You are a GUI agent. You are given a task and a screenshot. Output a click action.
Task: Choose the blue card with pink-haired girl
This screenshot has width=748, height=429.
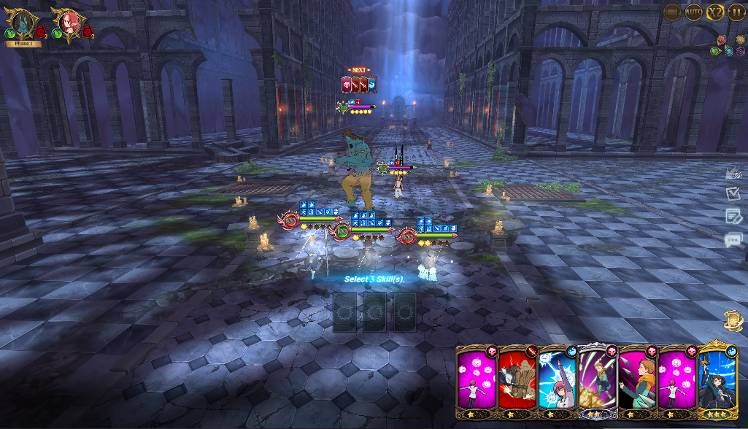point(556,382)
